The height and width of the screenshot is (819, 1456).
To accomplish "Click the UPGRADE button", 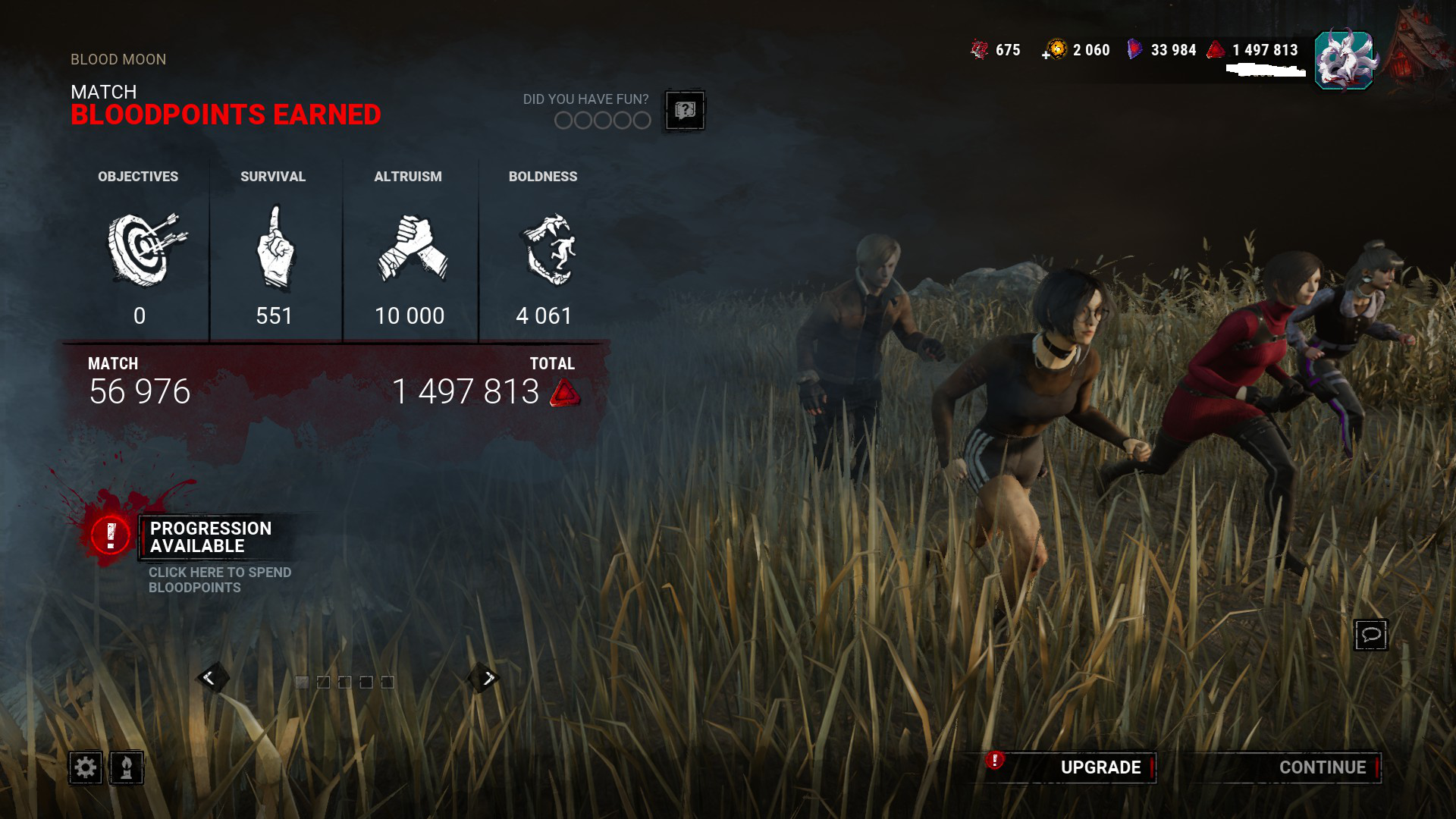I will click(1100, 767).
